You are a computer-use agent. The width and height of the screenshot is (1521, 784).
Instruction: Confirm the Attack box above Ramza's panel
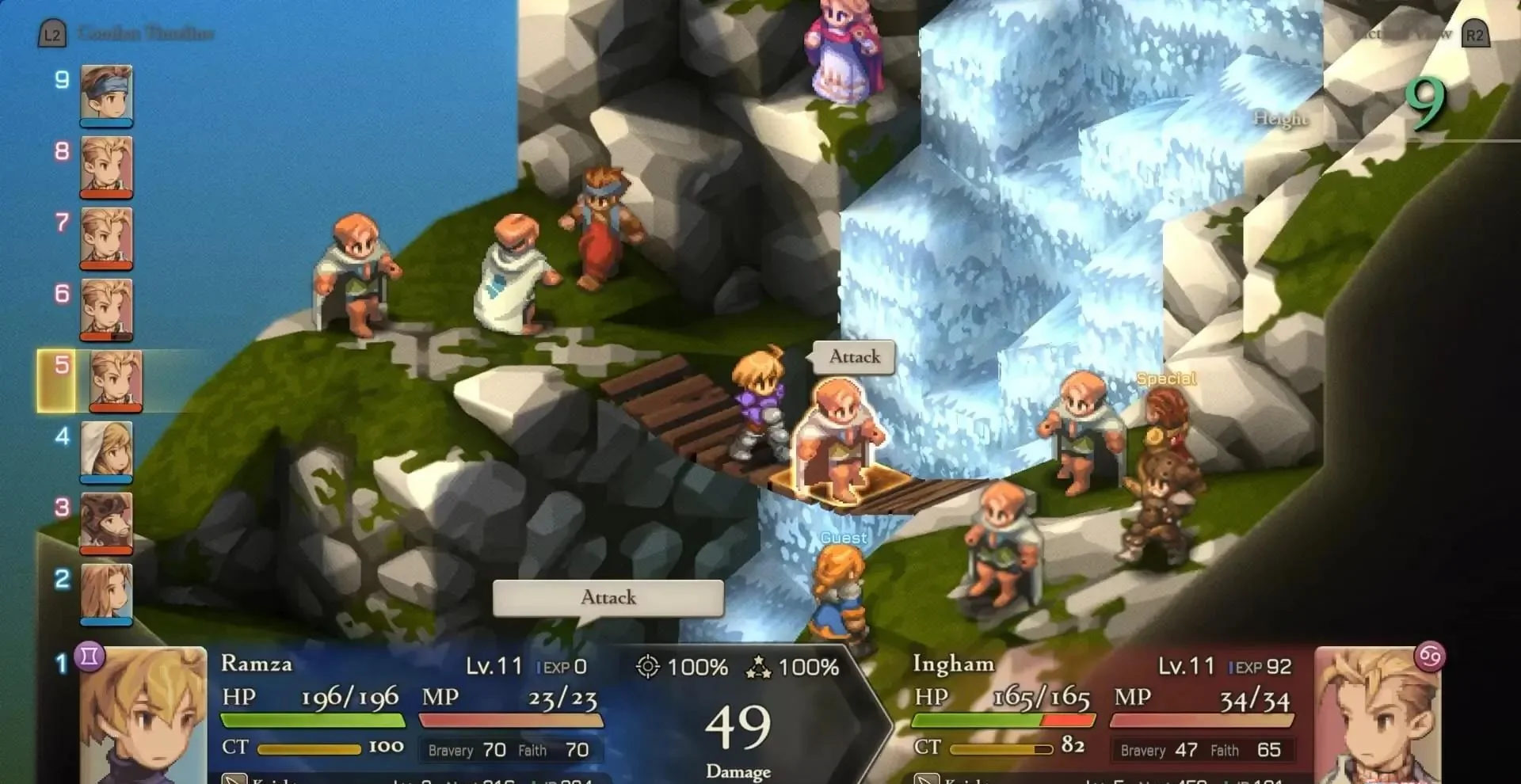pyautogui.click(x=608, y=598)
